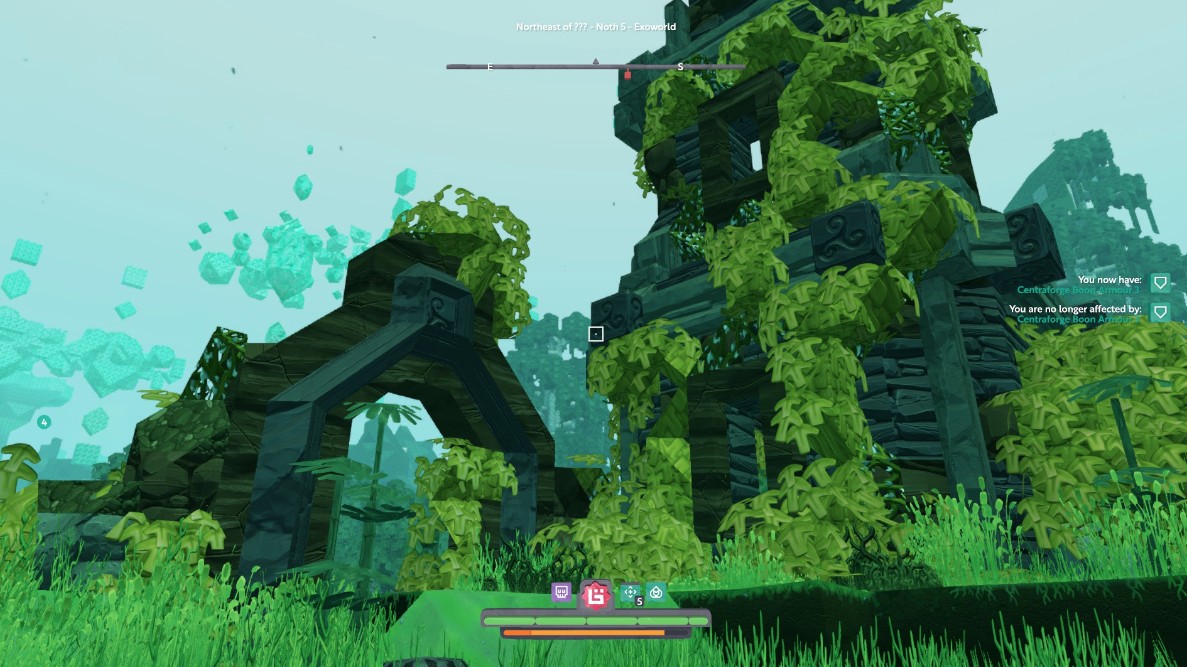Click the compass bar heading strip
Screen dimensions: 1187x667
click(595, 67)
